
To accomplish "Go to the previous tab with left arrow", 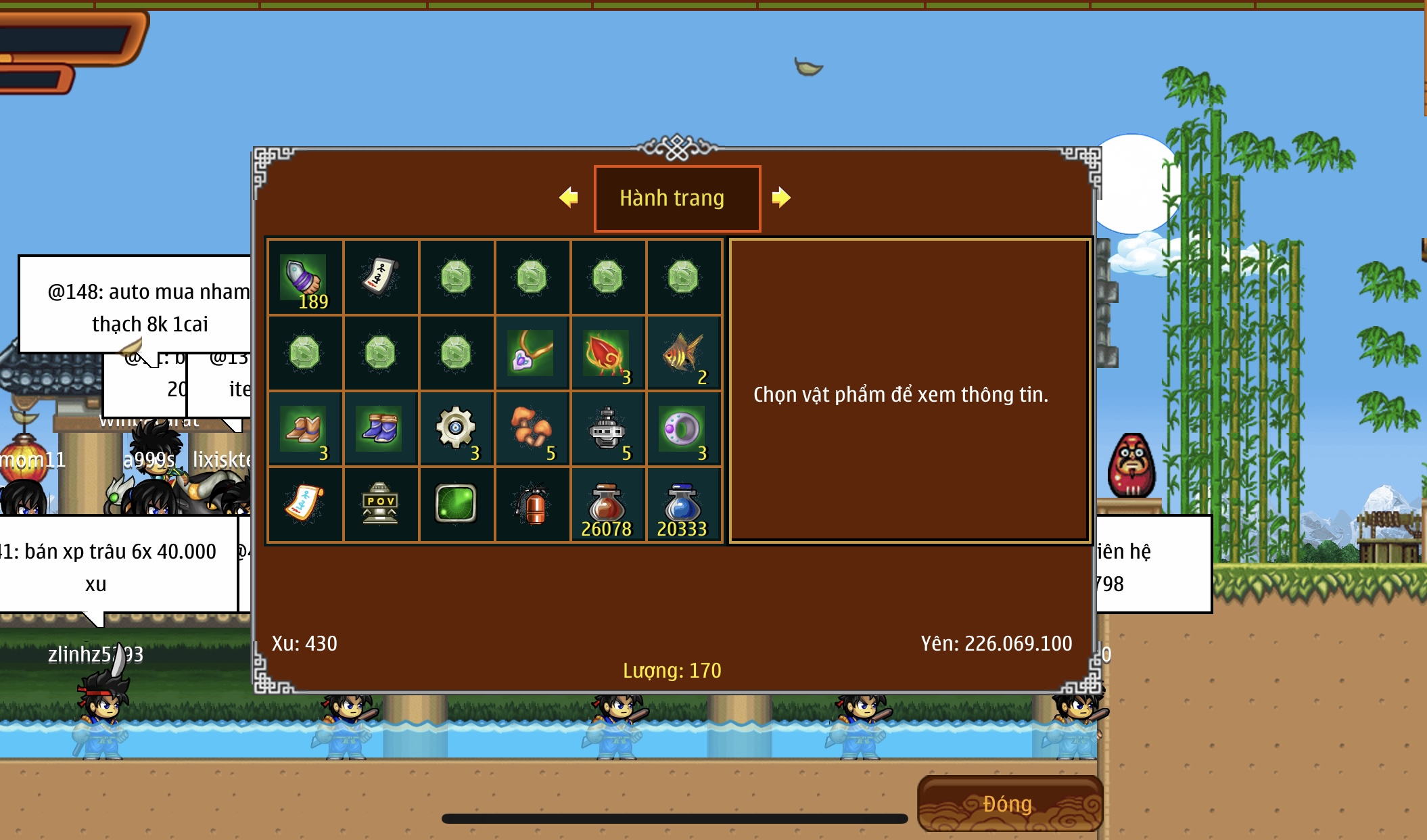I will 569,197.
